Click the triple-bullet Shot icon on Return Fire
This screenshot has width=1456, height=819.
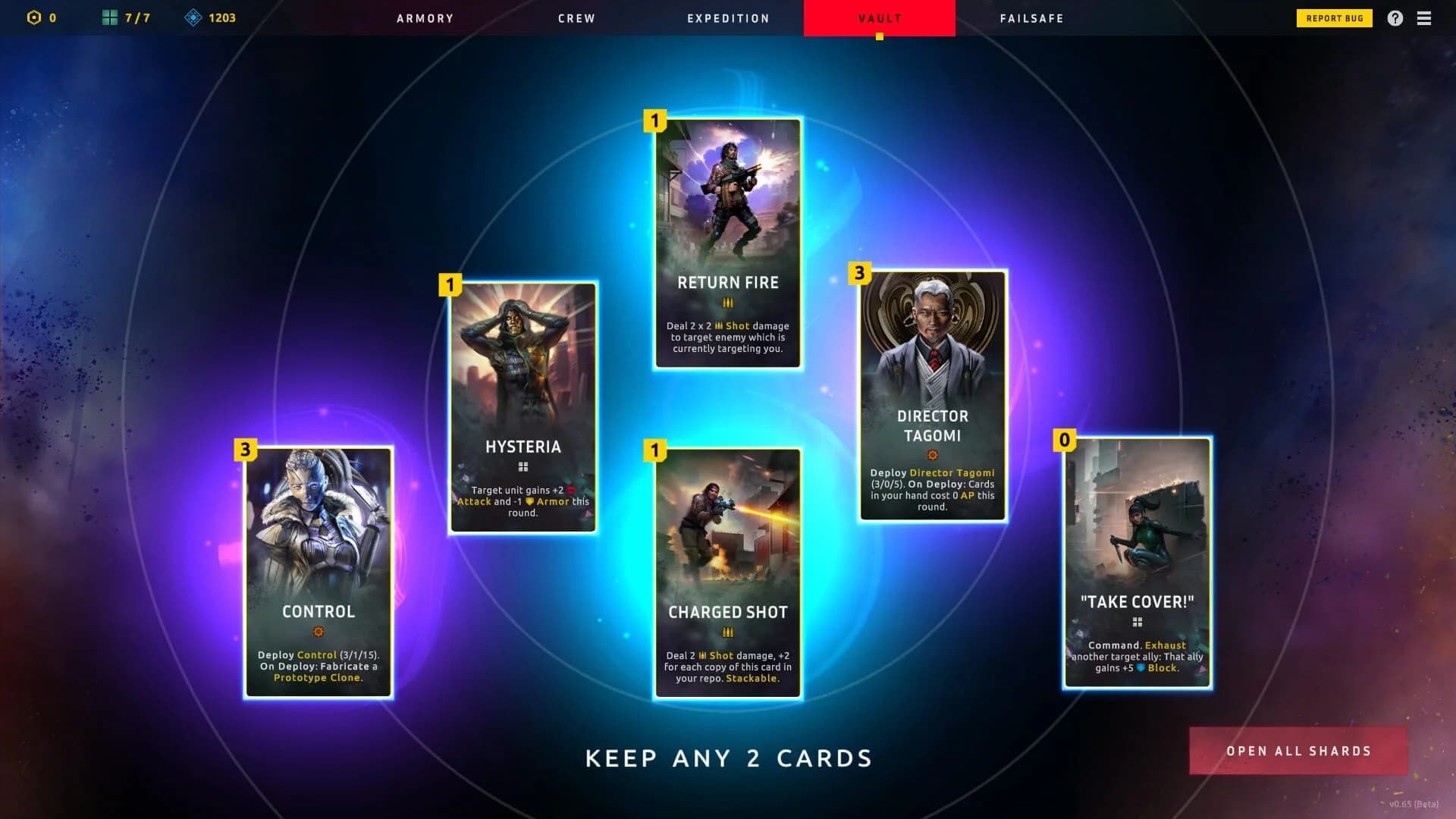pyautogui.click(x=726, y=303)
